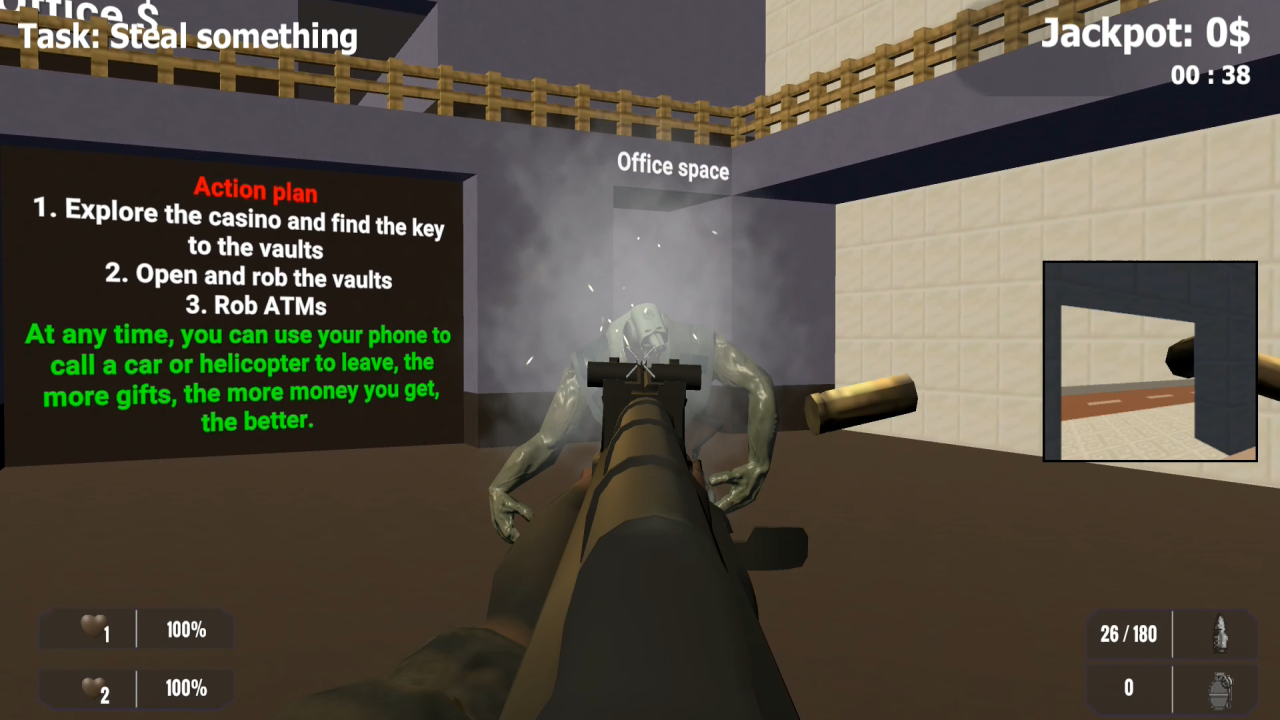
Task: Toggle the grenade count showing 0
Action: click(x=1128, y=688)
